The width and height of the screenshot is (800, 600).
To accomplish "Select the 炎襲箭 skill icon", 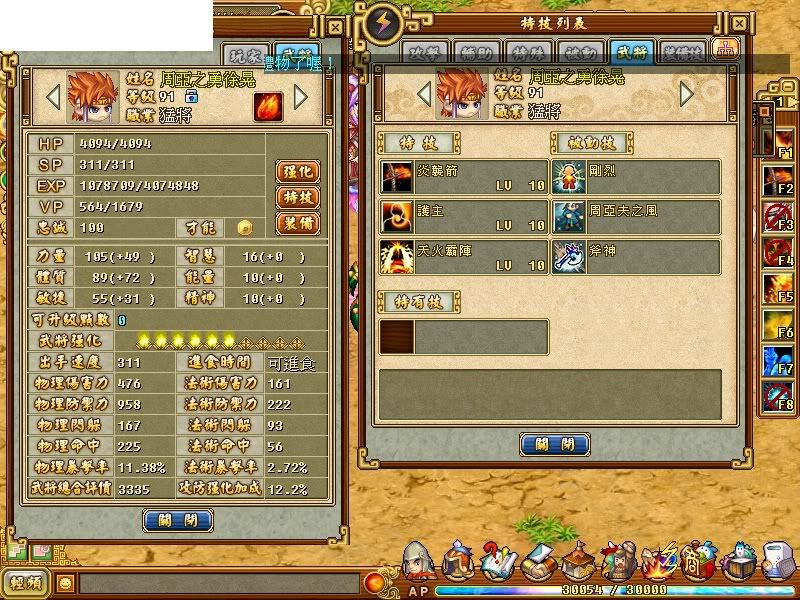I will coord(397,178).
